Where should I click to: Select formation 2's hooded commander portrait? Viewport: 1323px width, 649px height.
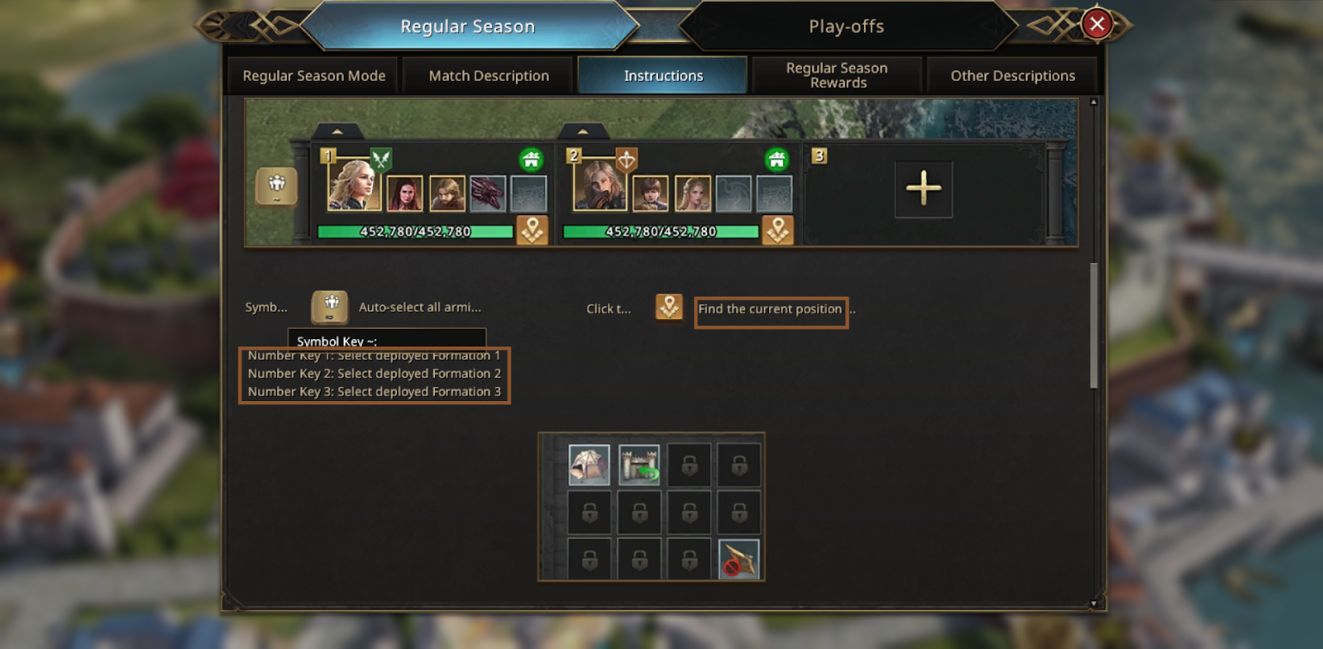(600, 185)
